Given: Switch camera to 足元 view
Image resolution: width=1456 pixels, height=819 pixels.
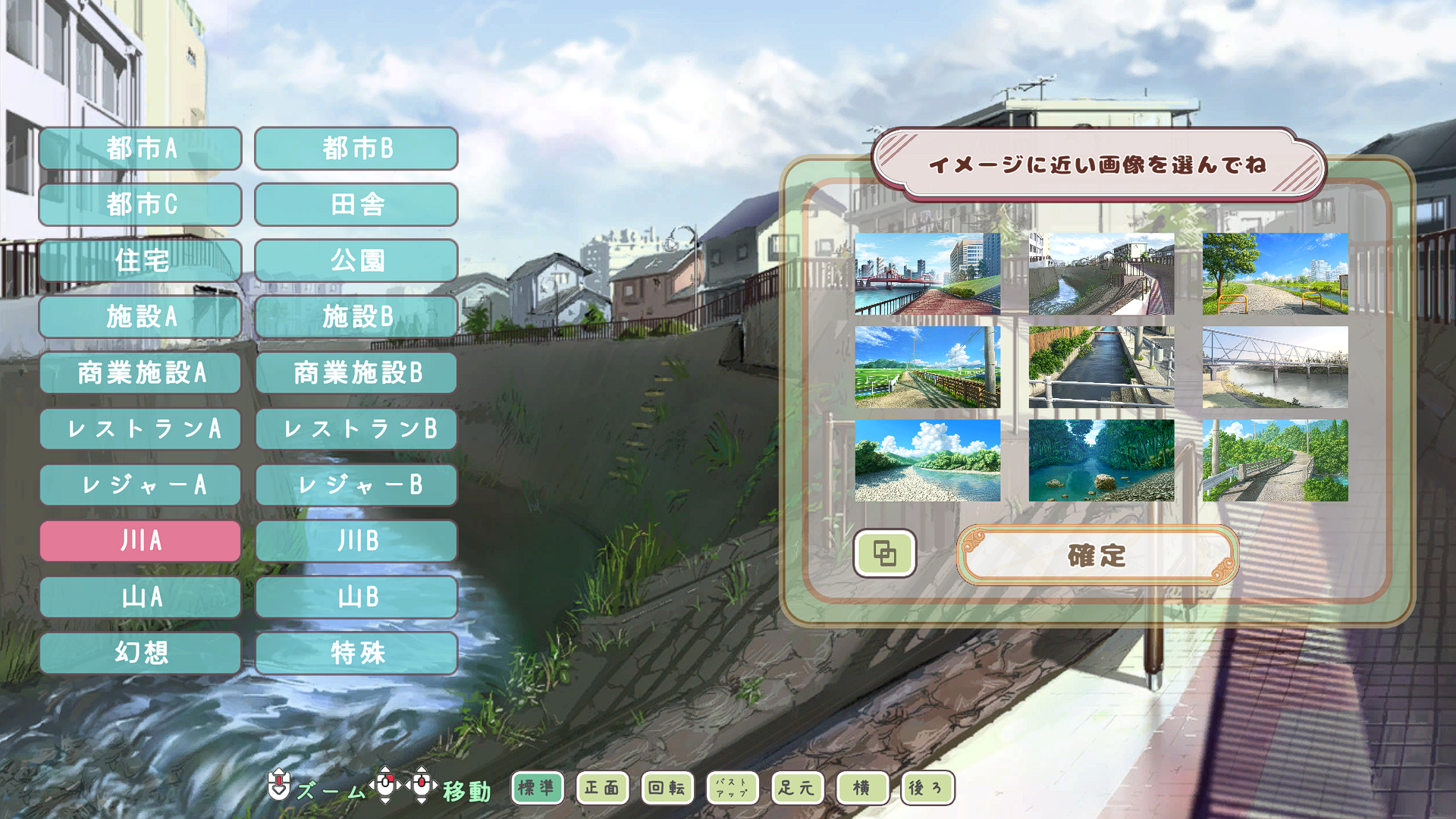Looking at the screenshot, I should [796, 788].
